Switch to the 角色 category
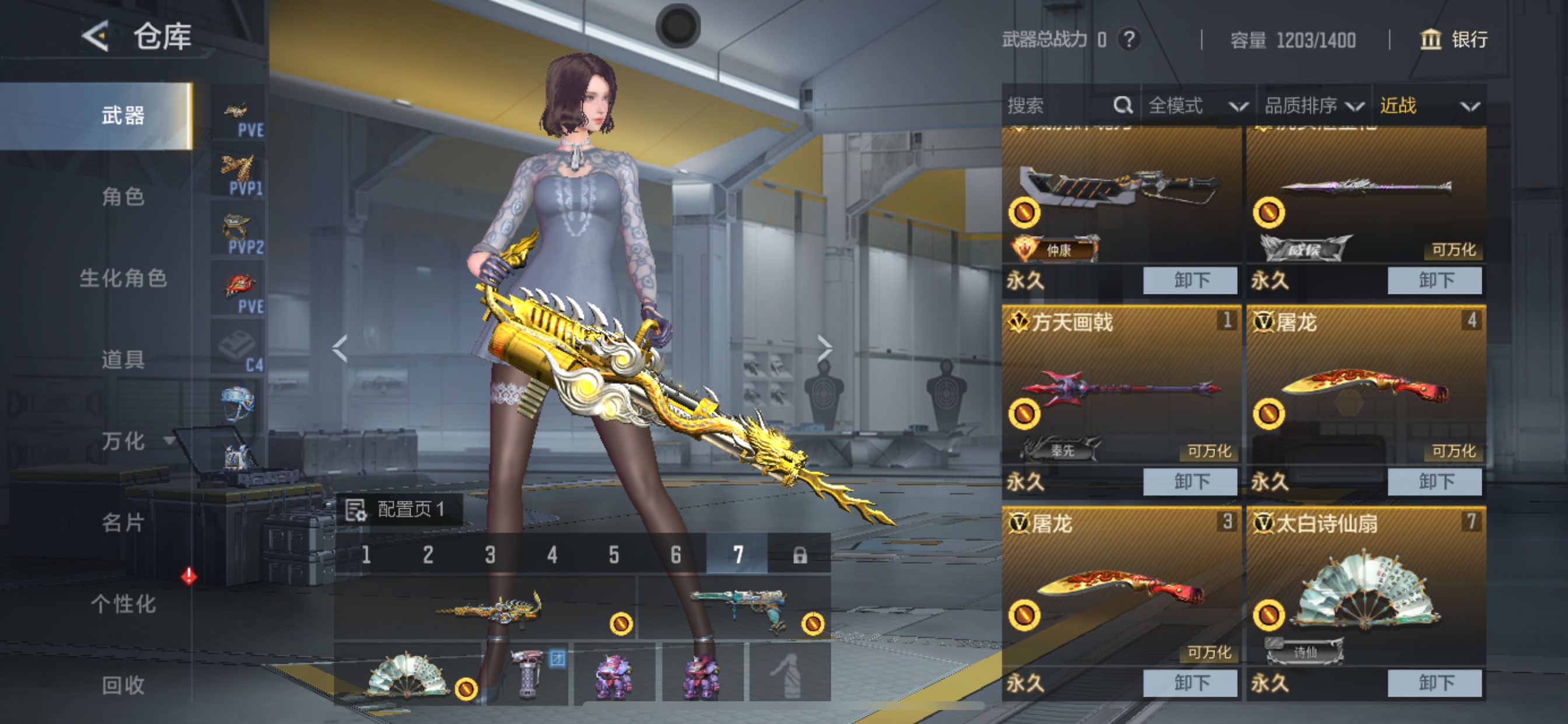 pyautogui.click(x=123, y=196)
